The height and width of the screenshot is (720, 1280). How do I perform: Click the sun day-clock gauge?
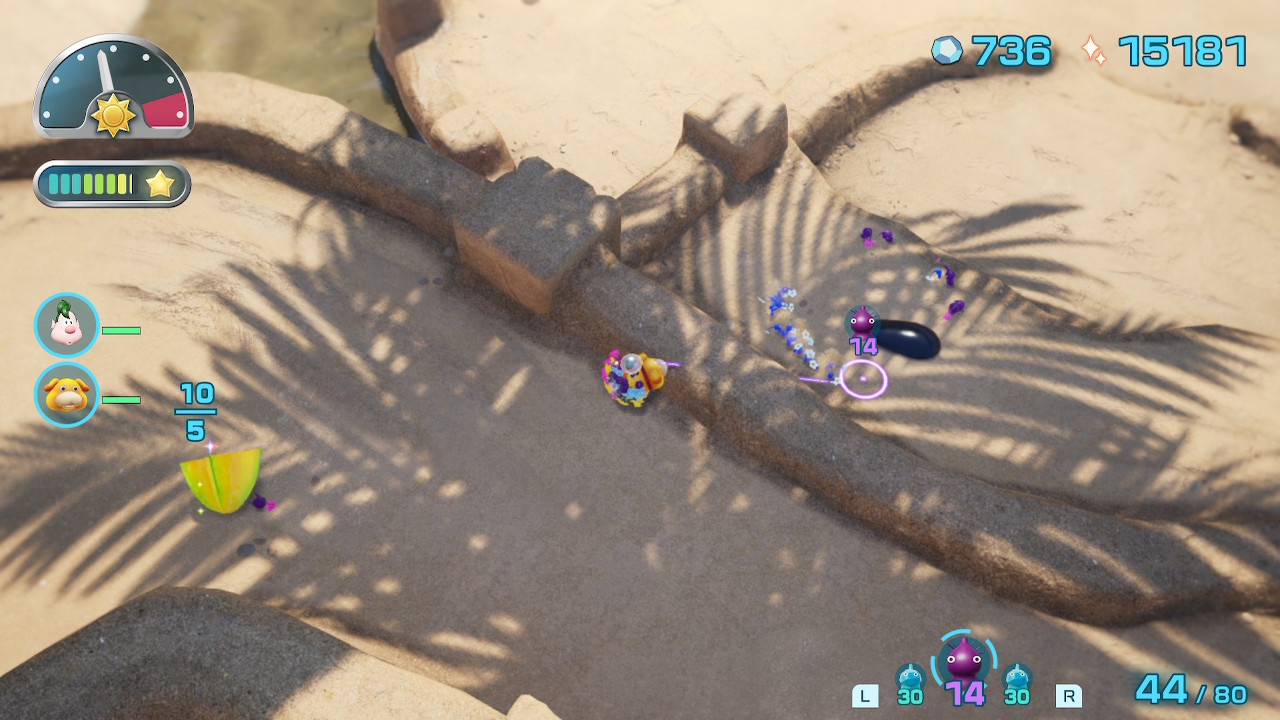point(113,88)
